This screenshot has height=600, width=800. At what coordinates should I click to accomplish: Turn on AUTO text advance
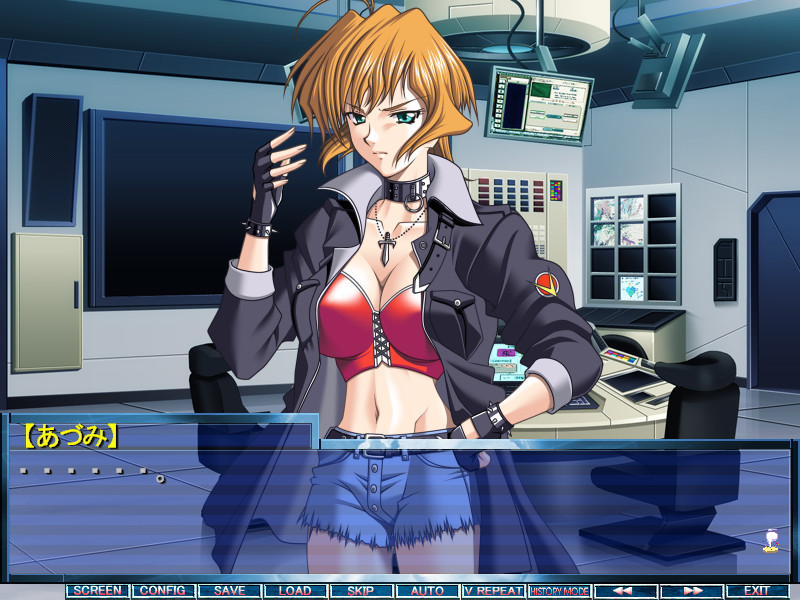click(x=427, y=591)
